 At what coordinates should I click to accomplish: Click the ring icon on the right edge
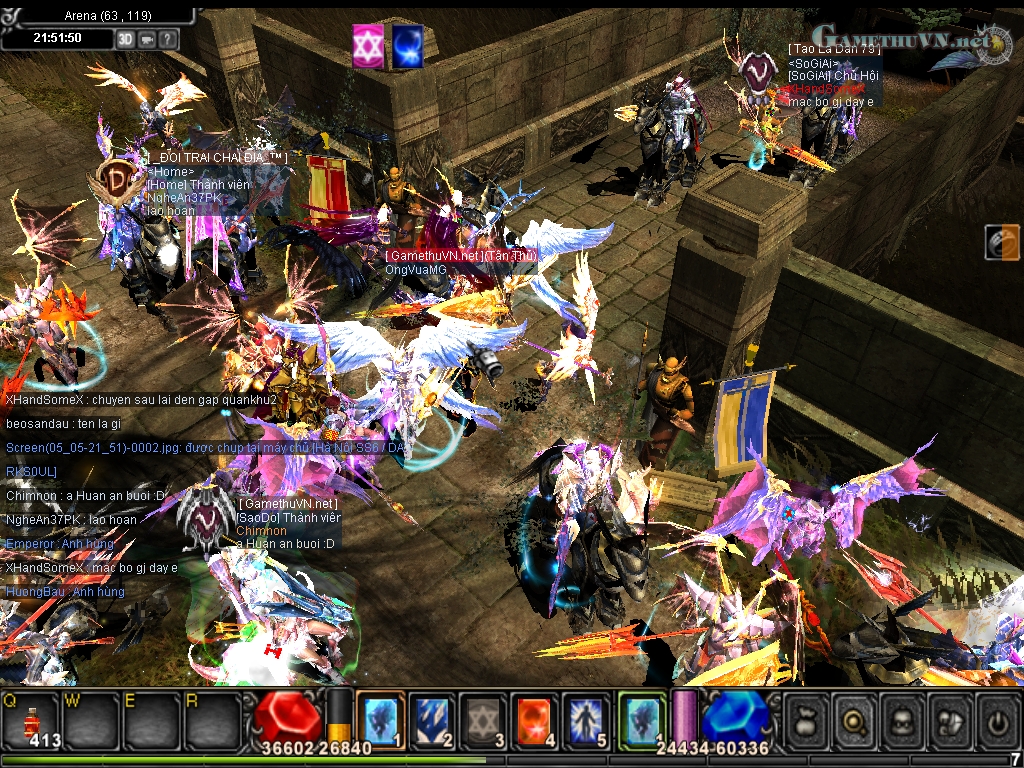coord(1001,242)
